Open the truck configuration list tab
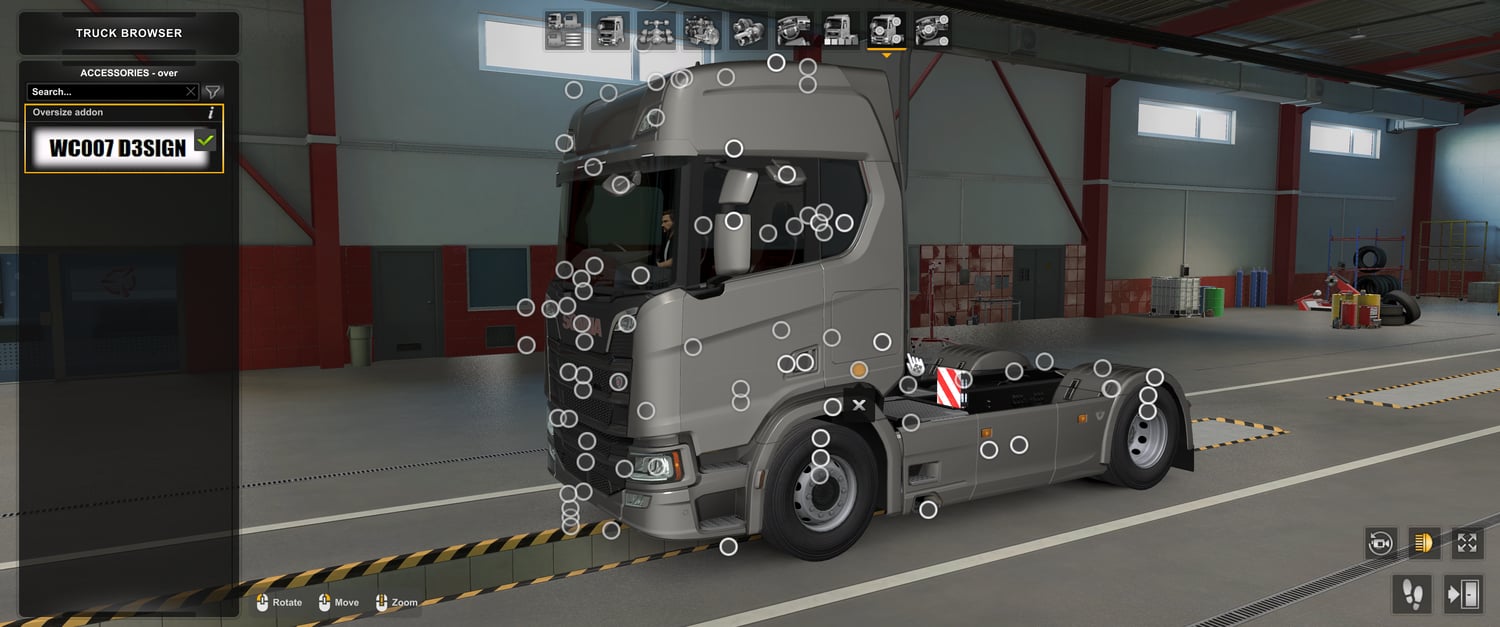The image size is (1500, 627). point(564,31)
